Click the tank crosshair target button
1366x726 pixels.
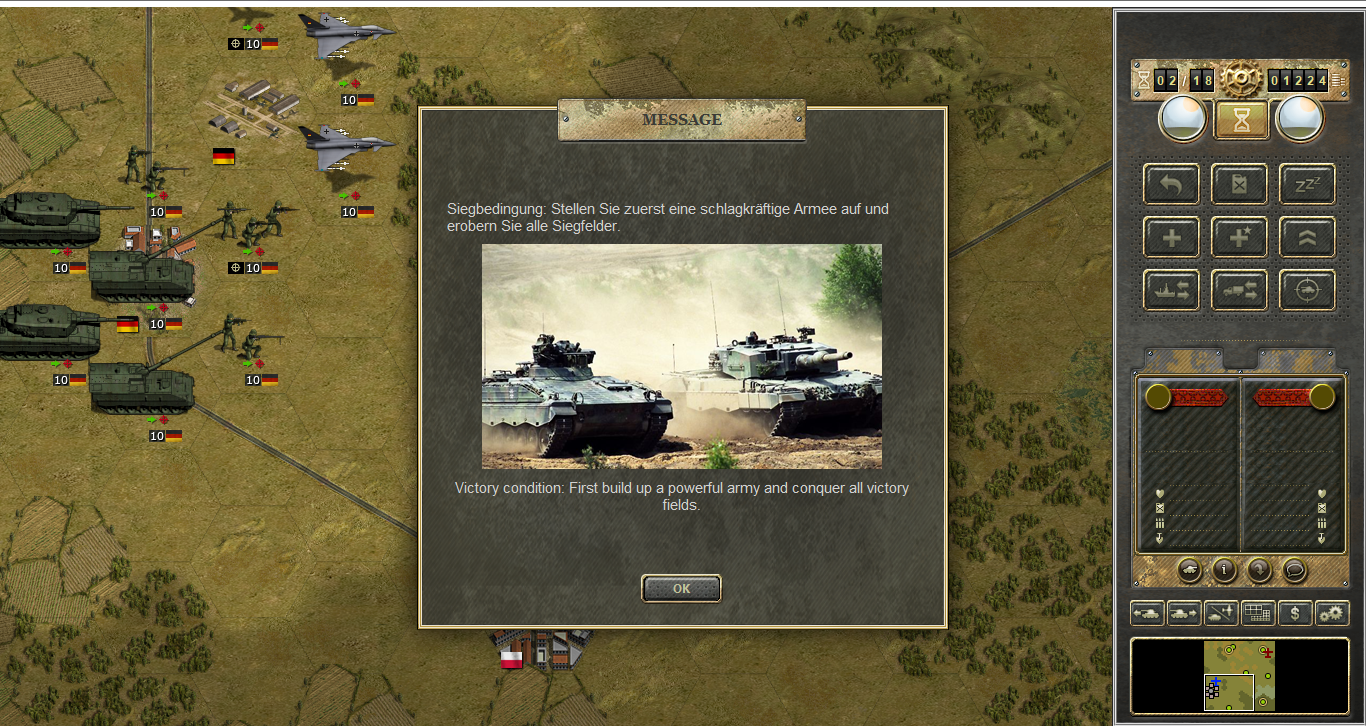coord(1307,290)
